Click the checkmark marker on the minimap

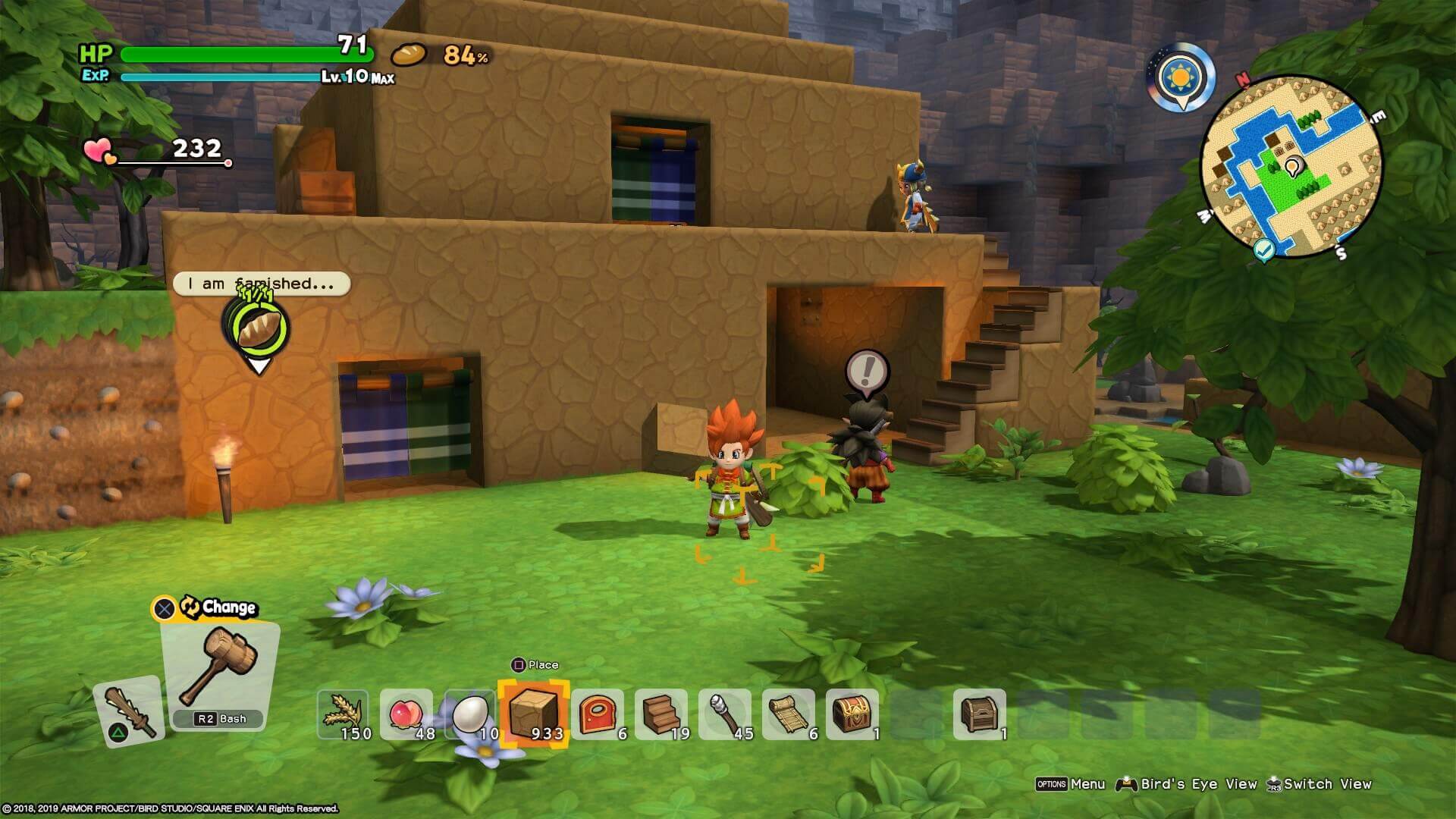click(x=1263, y=249)
